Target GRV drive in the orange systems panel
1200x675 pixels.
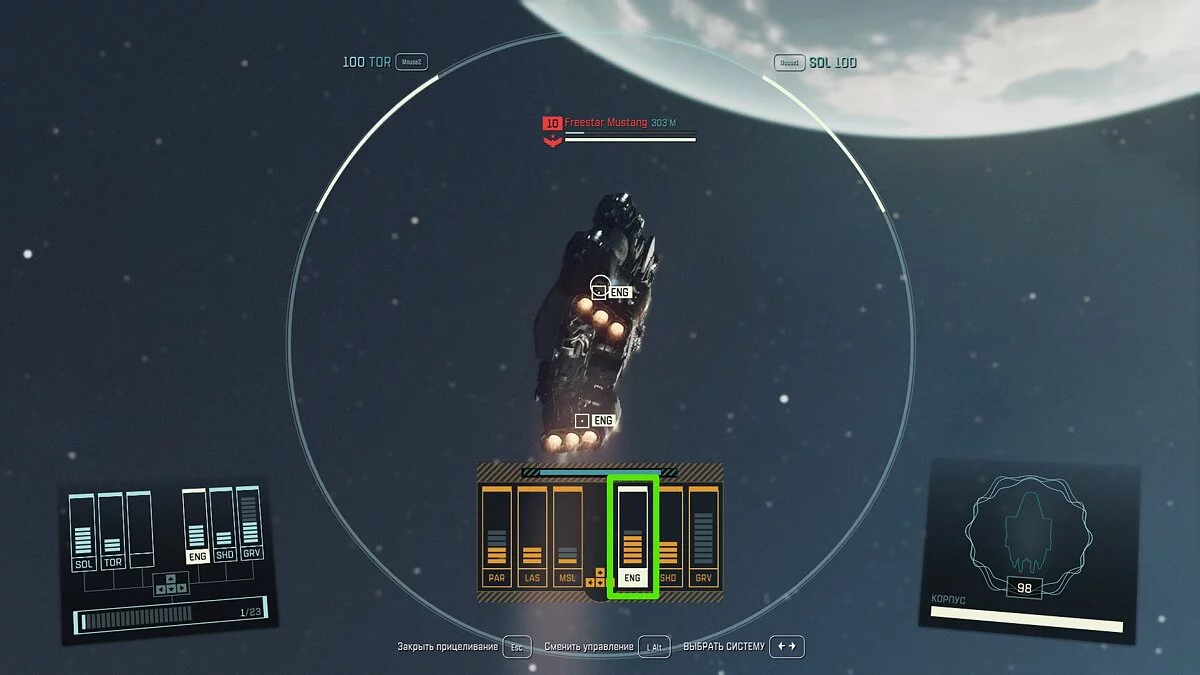click(x=704, y=537)
